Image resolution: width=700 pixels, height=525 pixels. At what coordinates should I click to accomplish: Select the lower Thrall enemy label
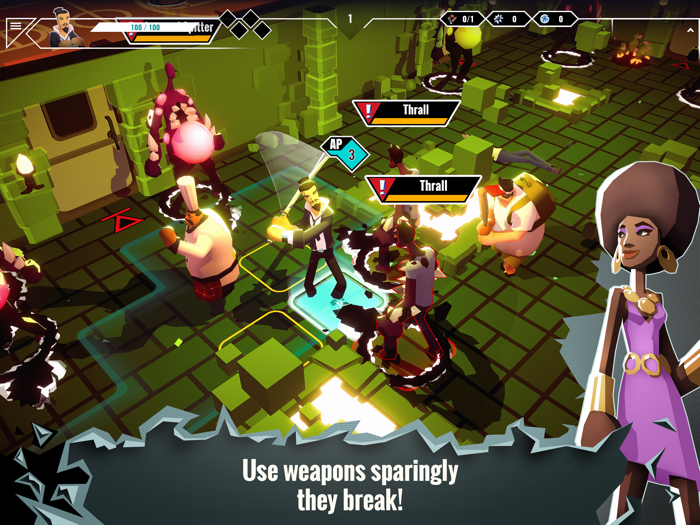click(x=423, y=187)
